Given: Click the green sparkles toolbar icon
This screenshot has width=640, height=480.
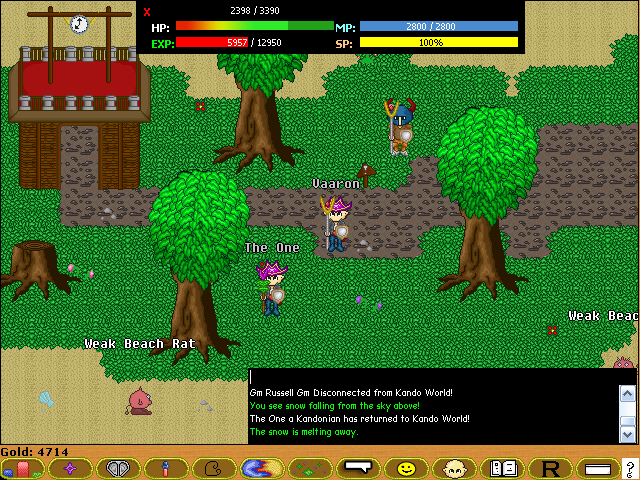Looking at the screenshot, I should tap(310, 468).
